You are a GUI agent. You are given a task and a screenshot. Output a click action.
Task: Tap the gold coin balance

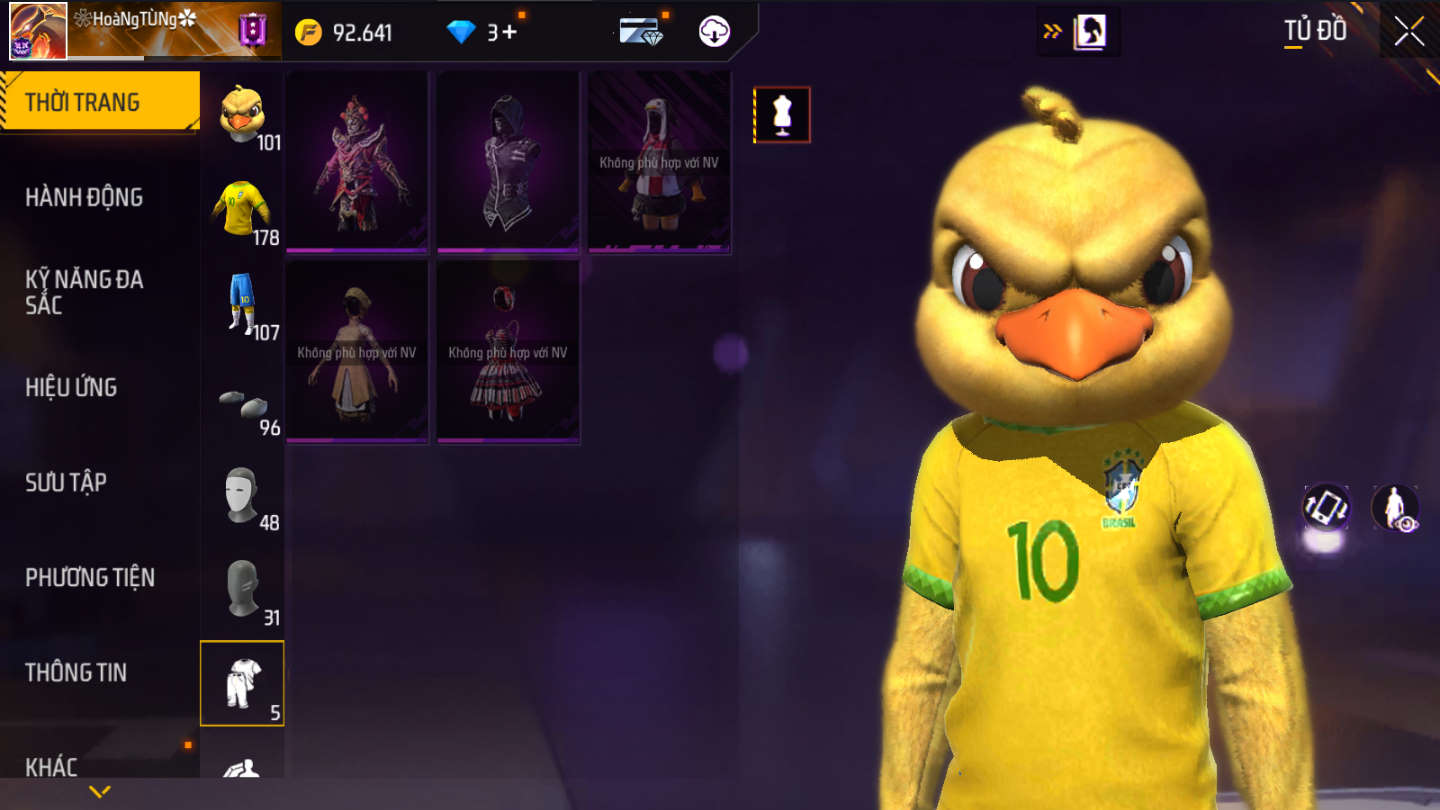point(345,32)
